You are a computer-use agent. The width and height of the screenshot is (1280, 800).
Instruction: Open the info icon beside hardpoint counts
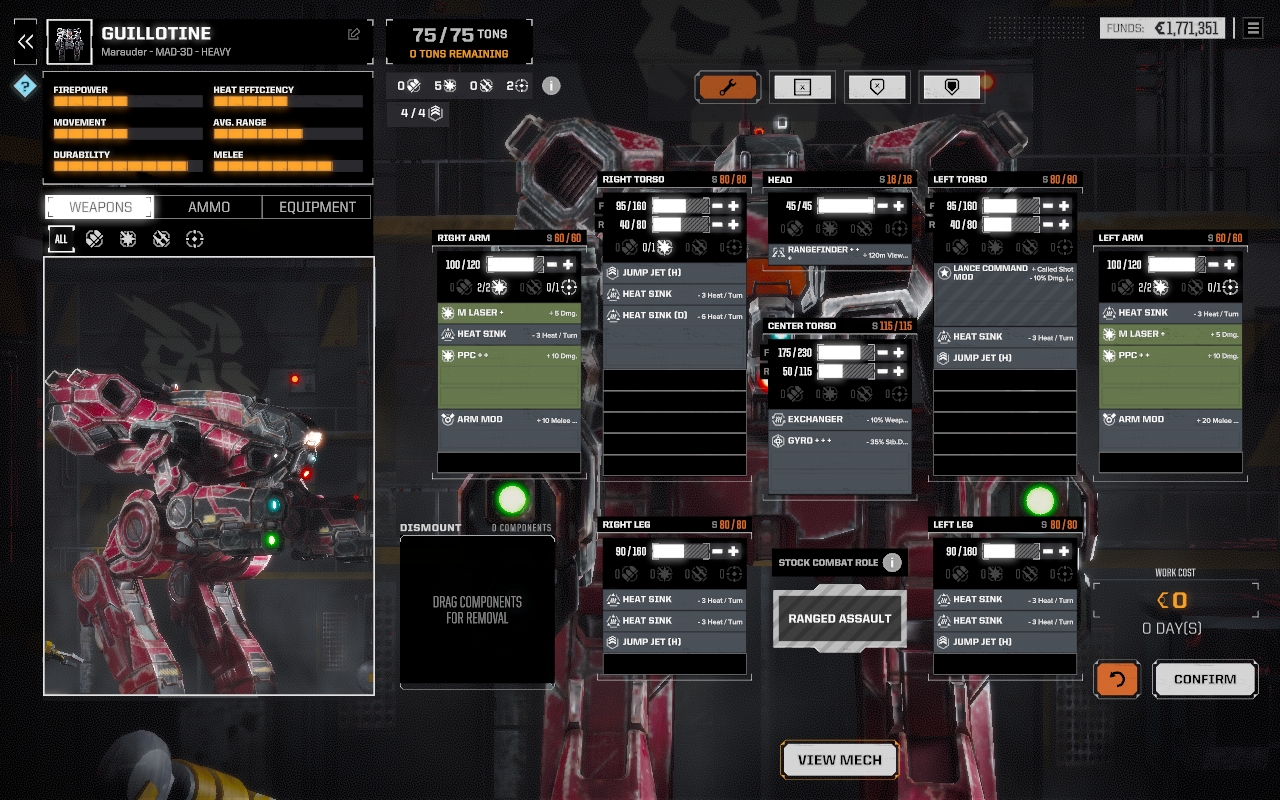(551, 86)
